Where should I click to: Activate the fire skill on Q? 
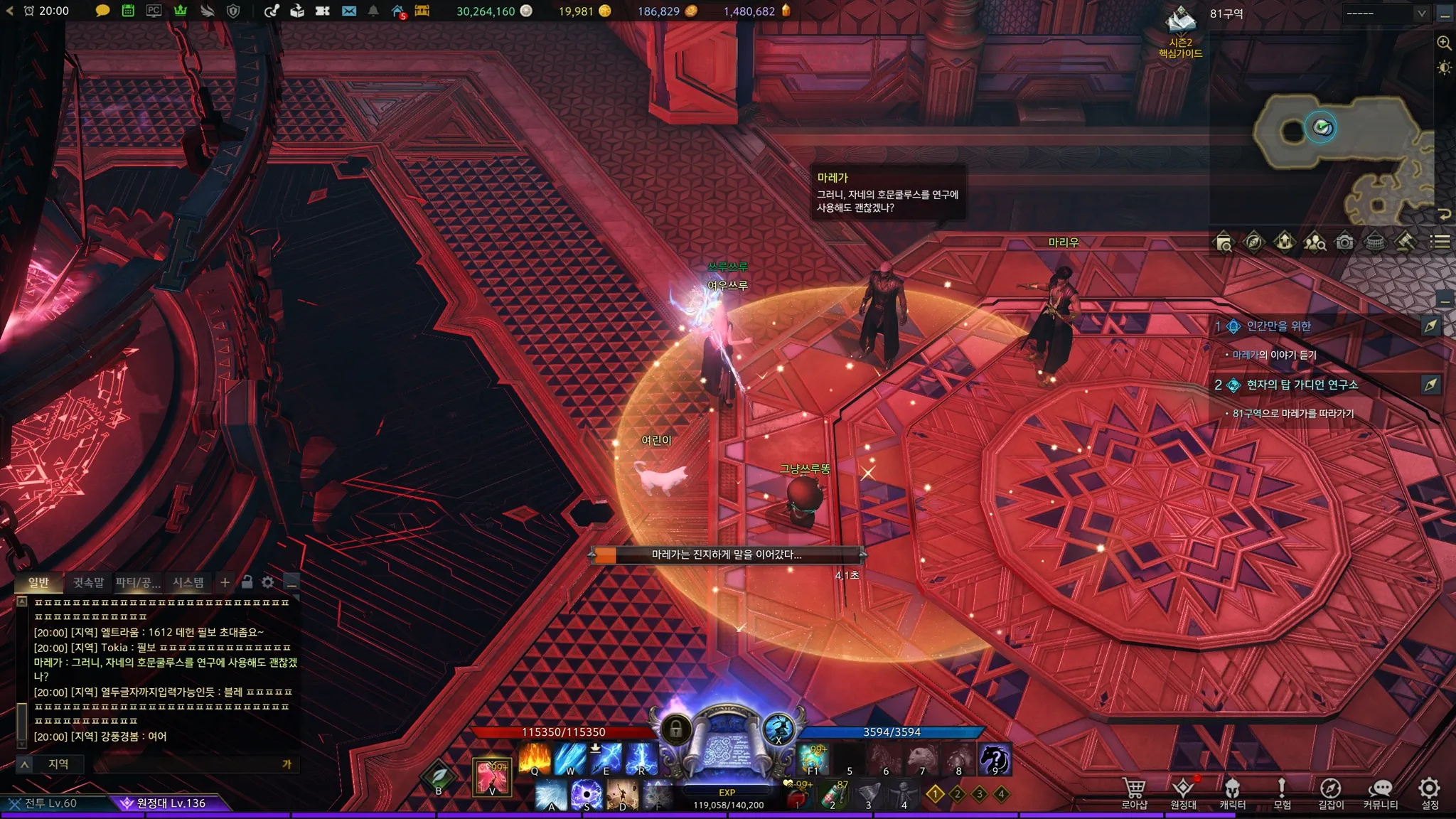535,759
